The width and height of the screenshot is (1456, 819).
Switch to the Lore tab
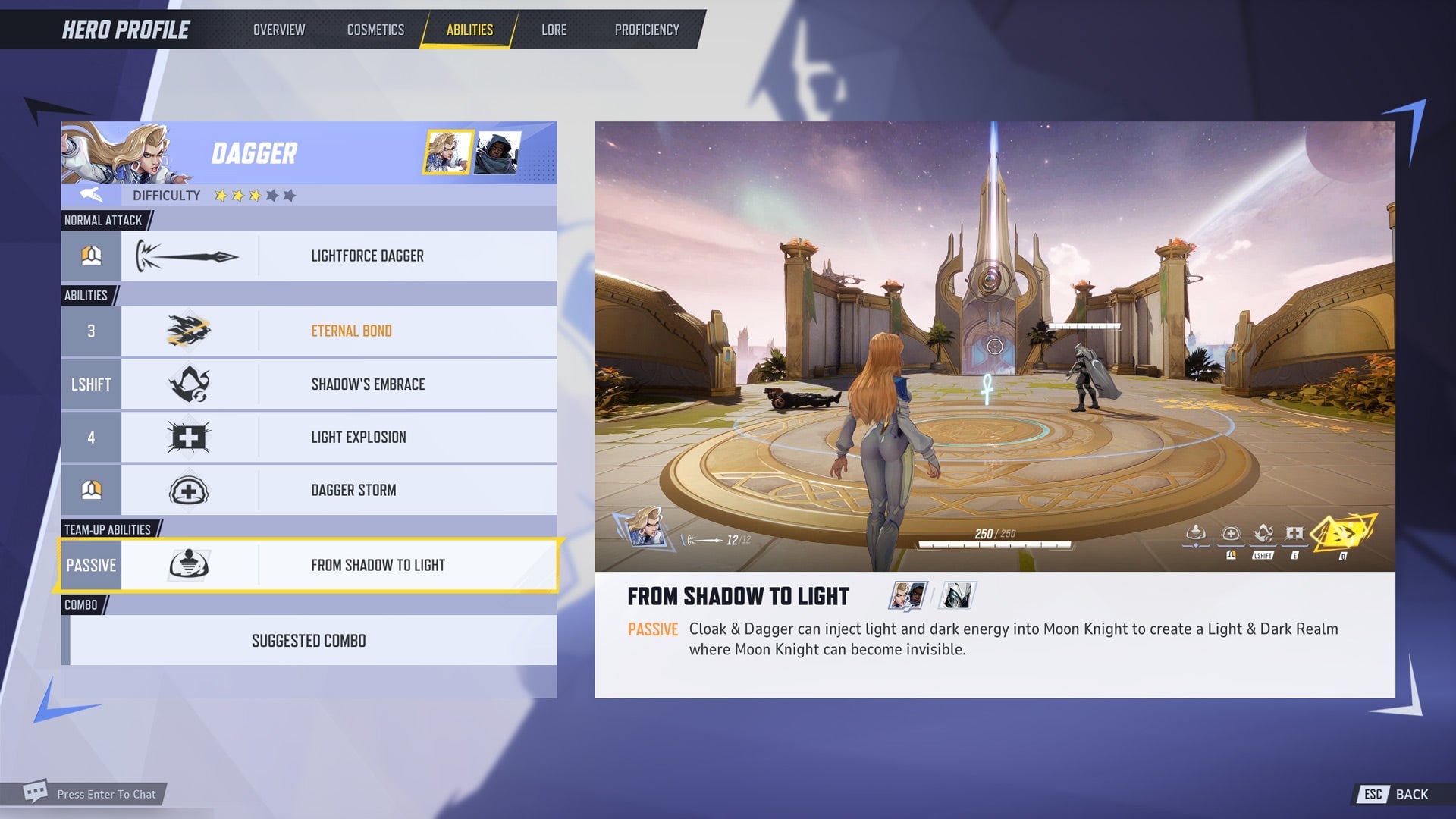(x=554, y=30)
